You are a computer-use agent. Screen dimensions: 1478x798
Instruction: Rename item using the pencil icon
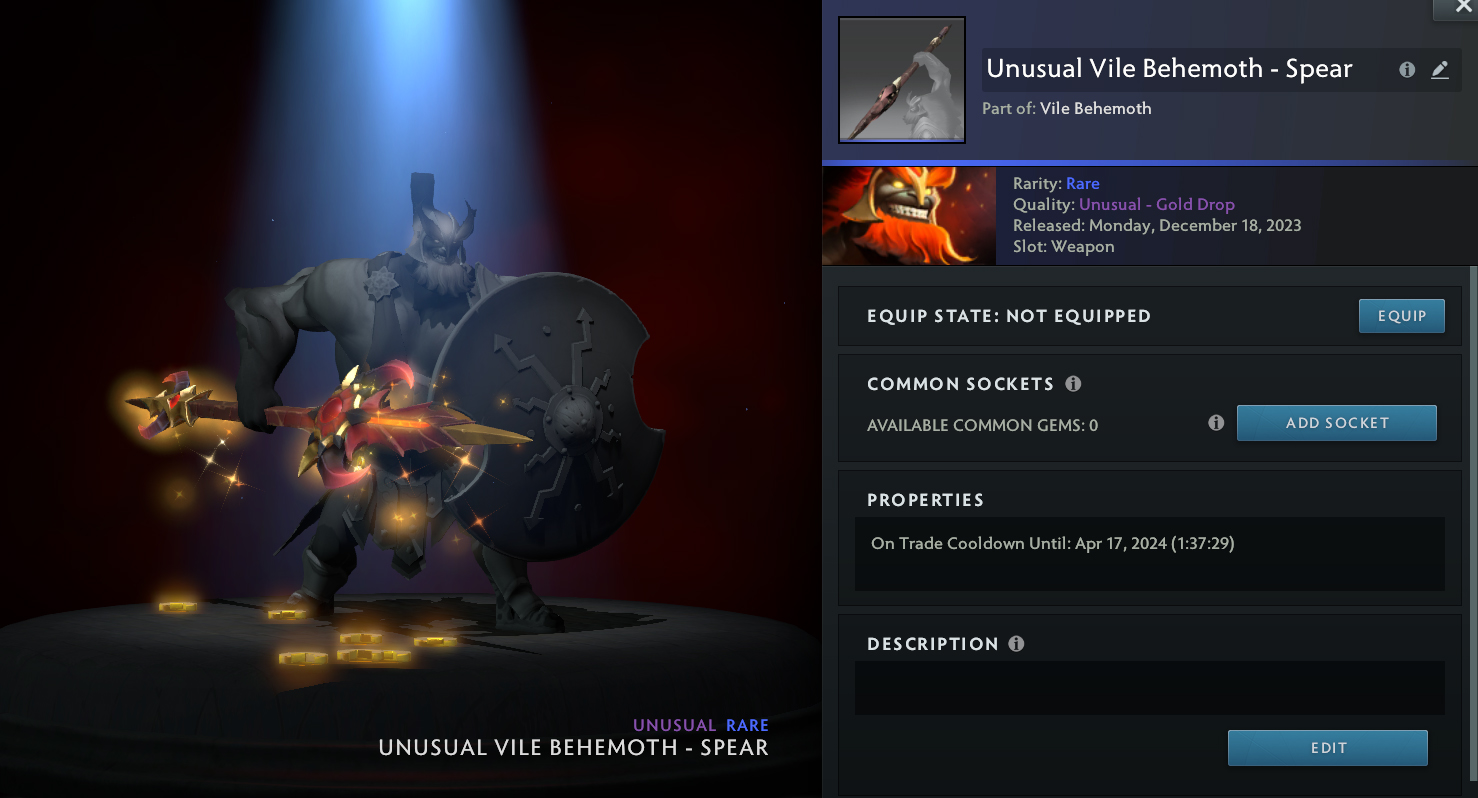click(1439, 70)
